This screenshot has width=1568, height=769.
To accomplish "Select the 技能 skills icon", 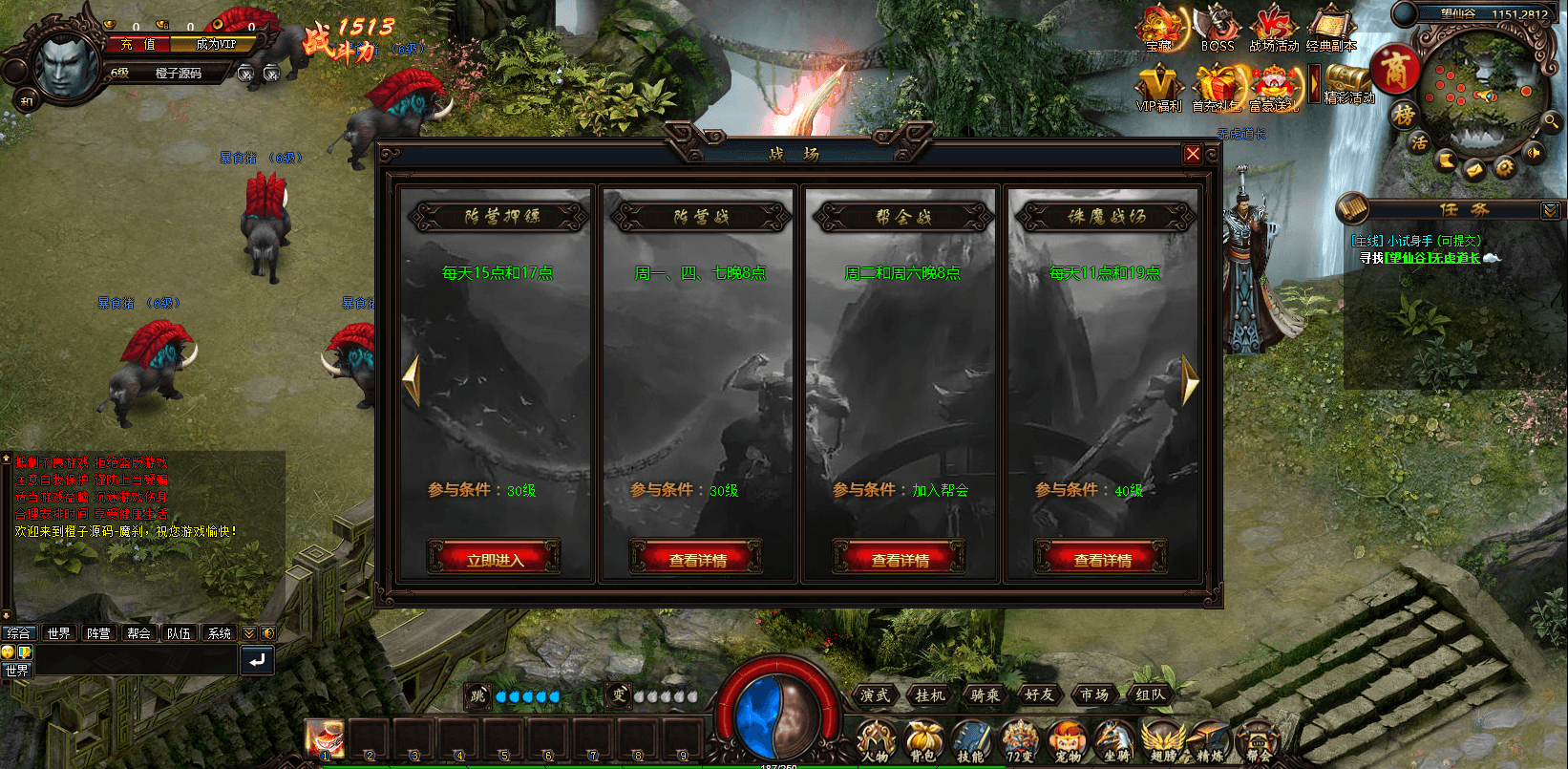I will pos(970,740).
